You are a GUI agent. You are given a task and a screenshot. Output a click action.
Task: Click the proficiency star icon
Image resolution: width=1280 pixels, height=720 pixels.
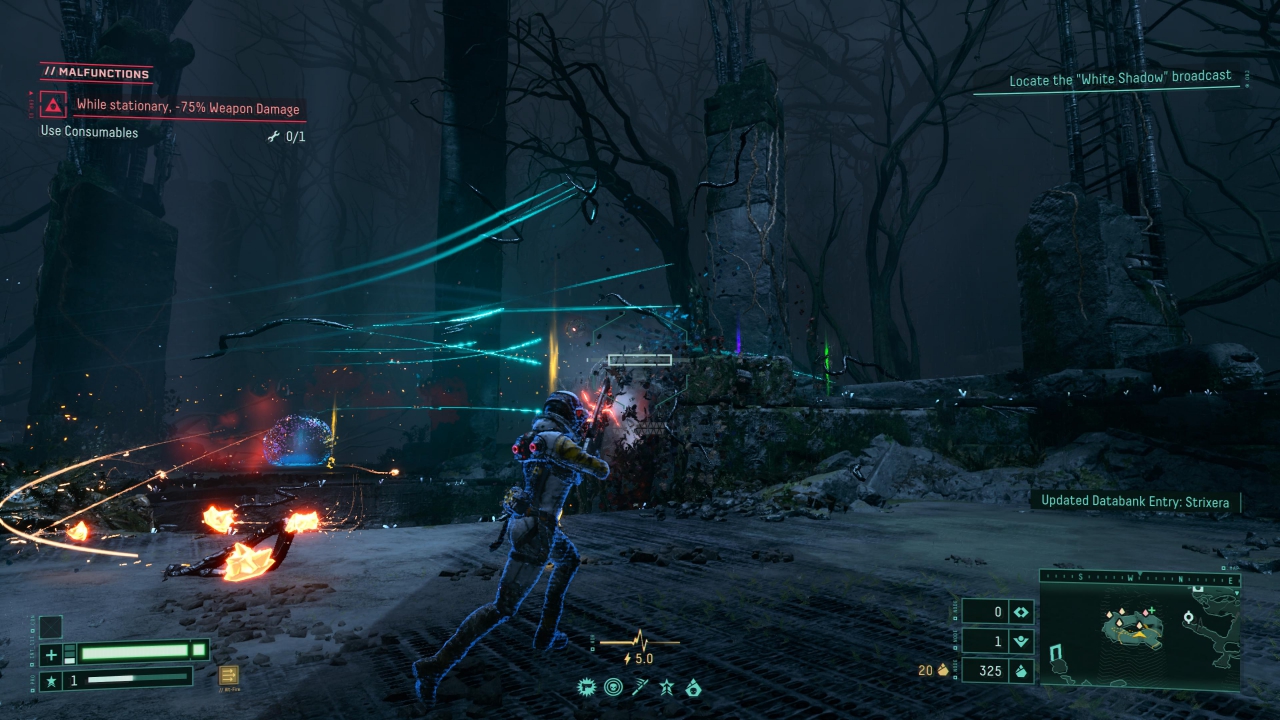point(51,680)
